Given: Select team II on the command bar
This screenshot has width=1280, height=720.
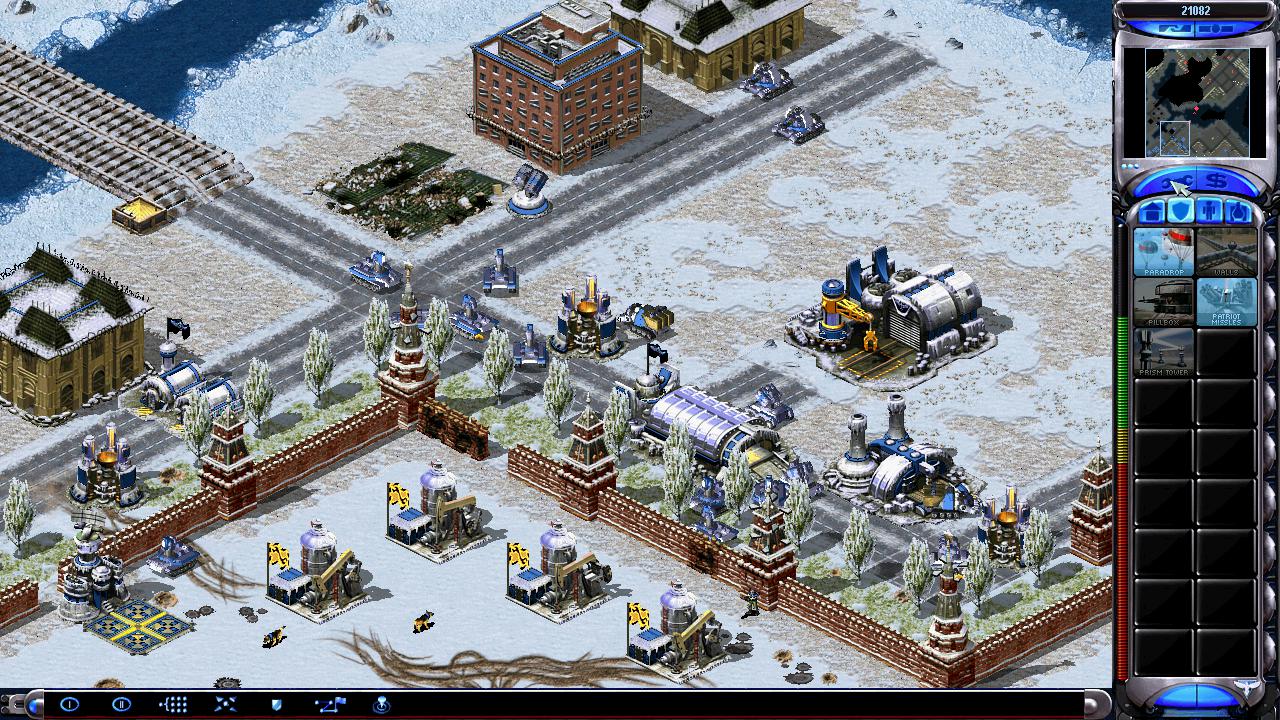Looking at the screenshot, I should point(121,704).
